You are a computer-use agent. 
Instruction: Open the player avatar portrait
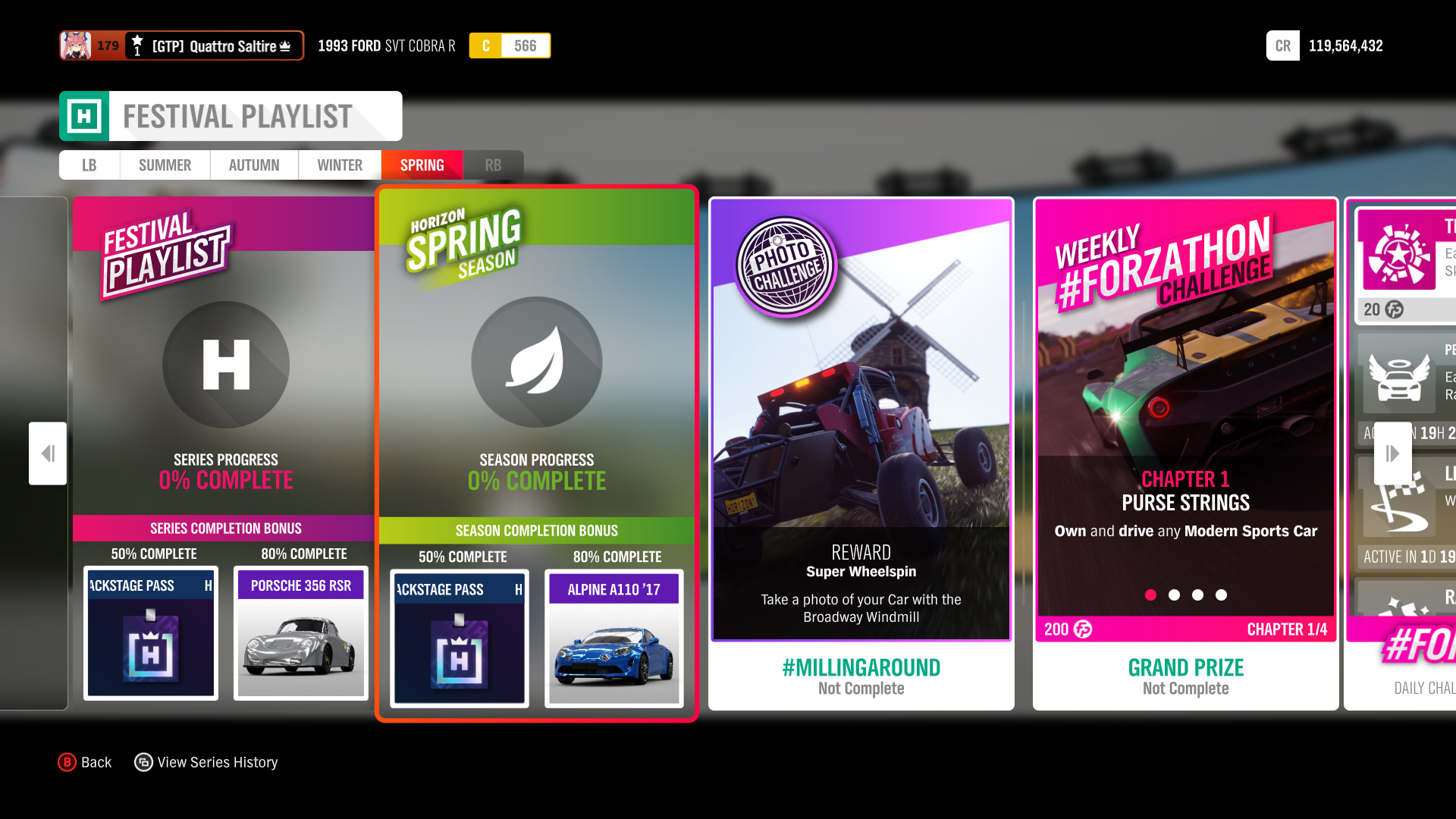(x=74, y=45)
